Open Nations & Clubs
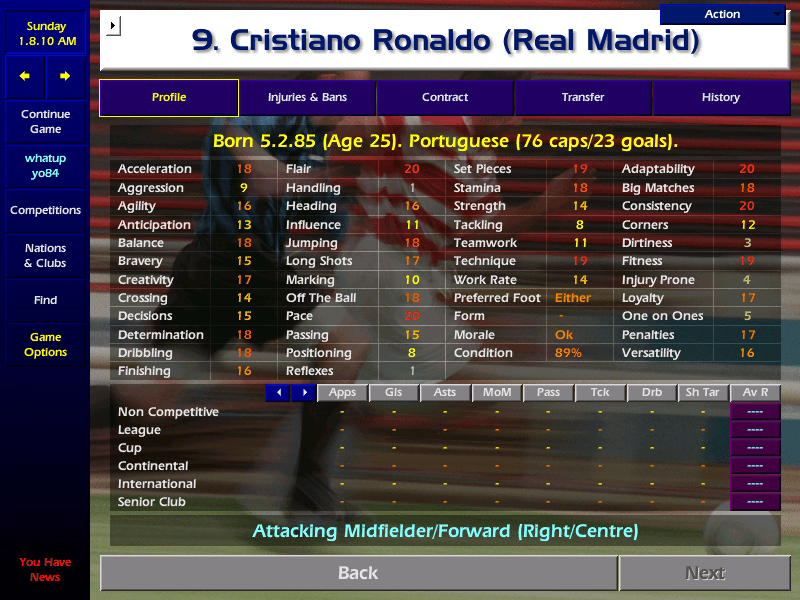The height and width of the screenshot is (600, 800). pos(45,256)
